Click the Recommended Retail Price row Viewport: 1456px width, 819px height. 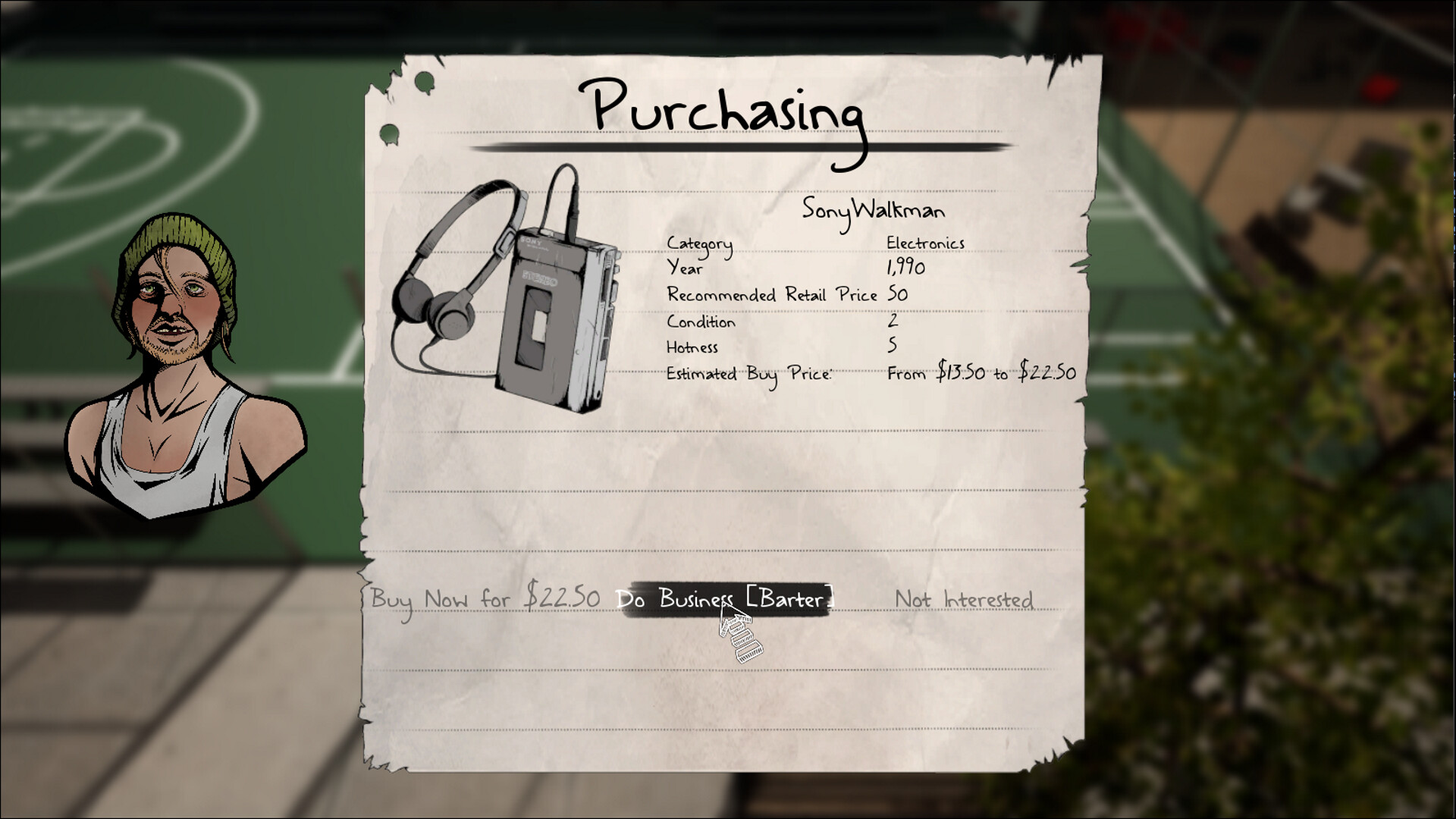(773, 295)
